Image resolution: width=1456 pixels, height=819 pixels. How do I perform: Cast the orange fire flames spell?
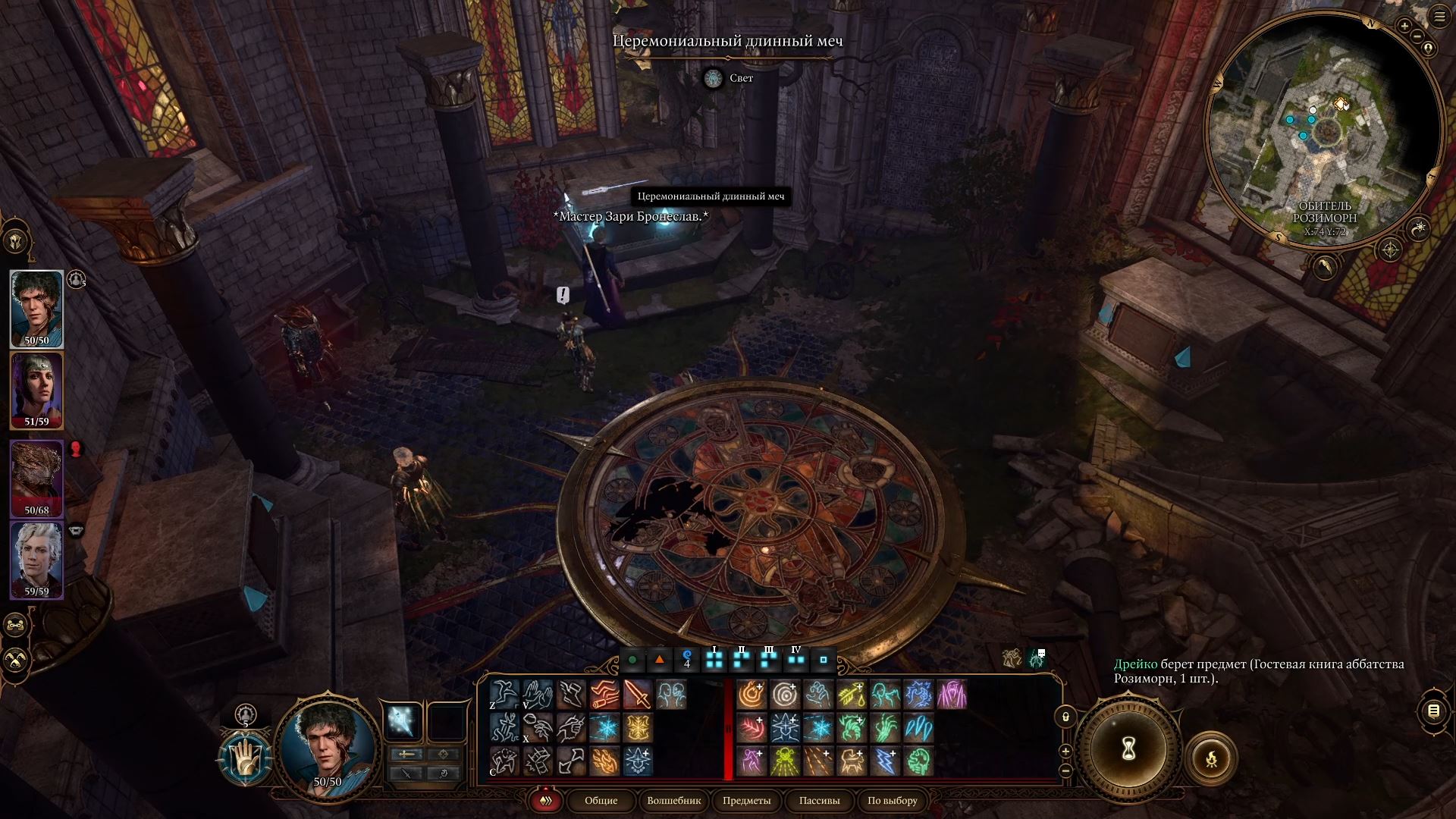604,761
